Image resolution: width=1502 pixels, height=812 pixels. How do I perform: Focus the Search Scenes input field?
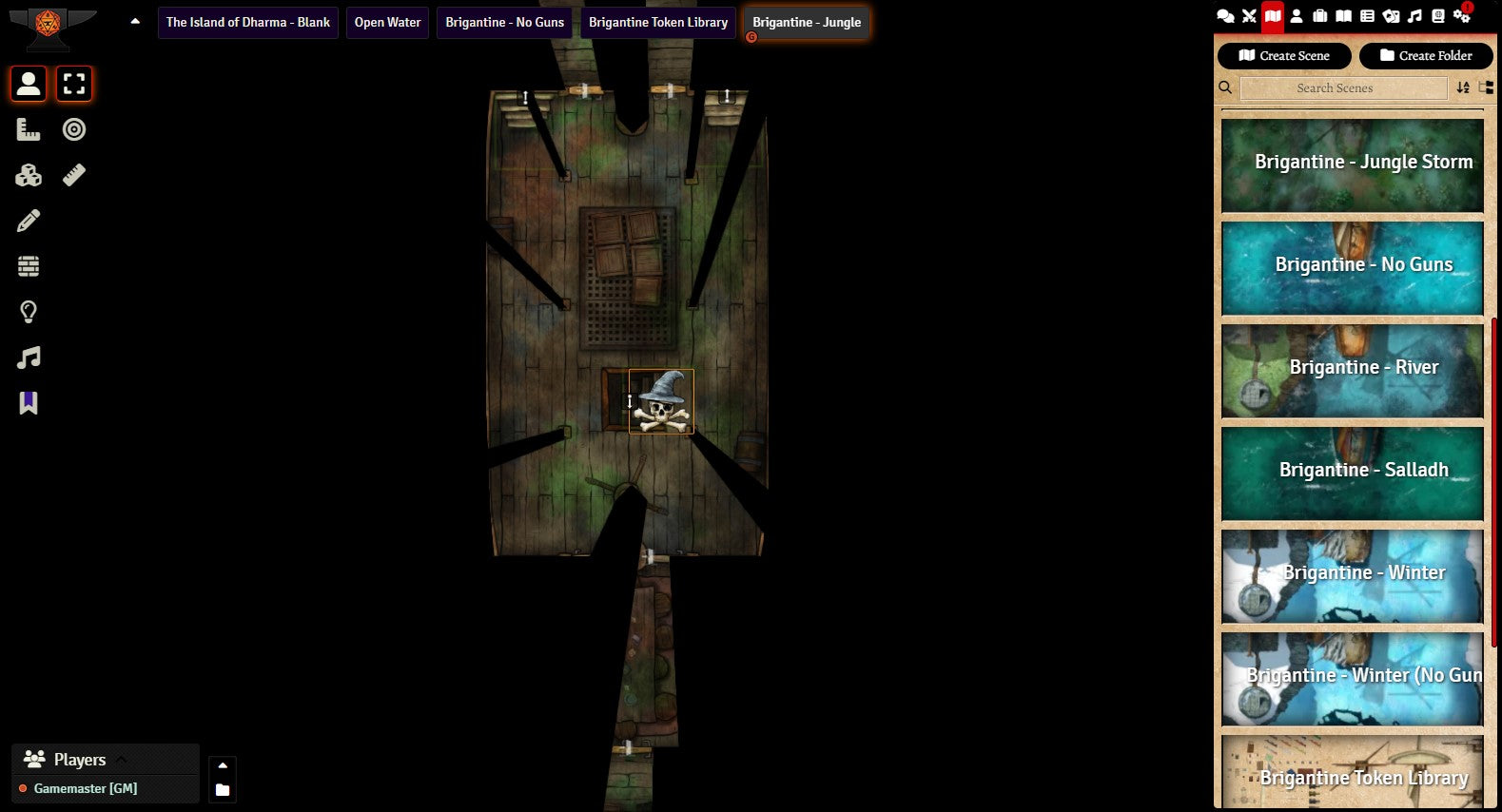1342,88
